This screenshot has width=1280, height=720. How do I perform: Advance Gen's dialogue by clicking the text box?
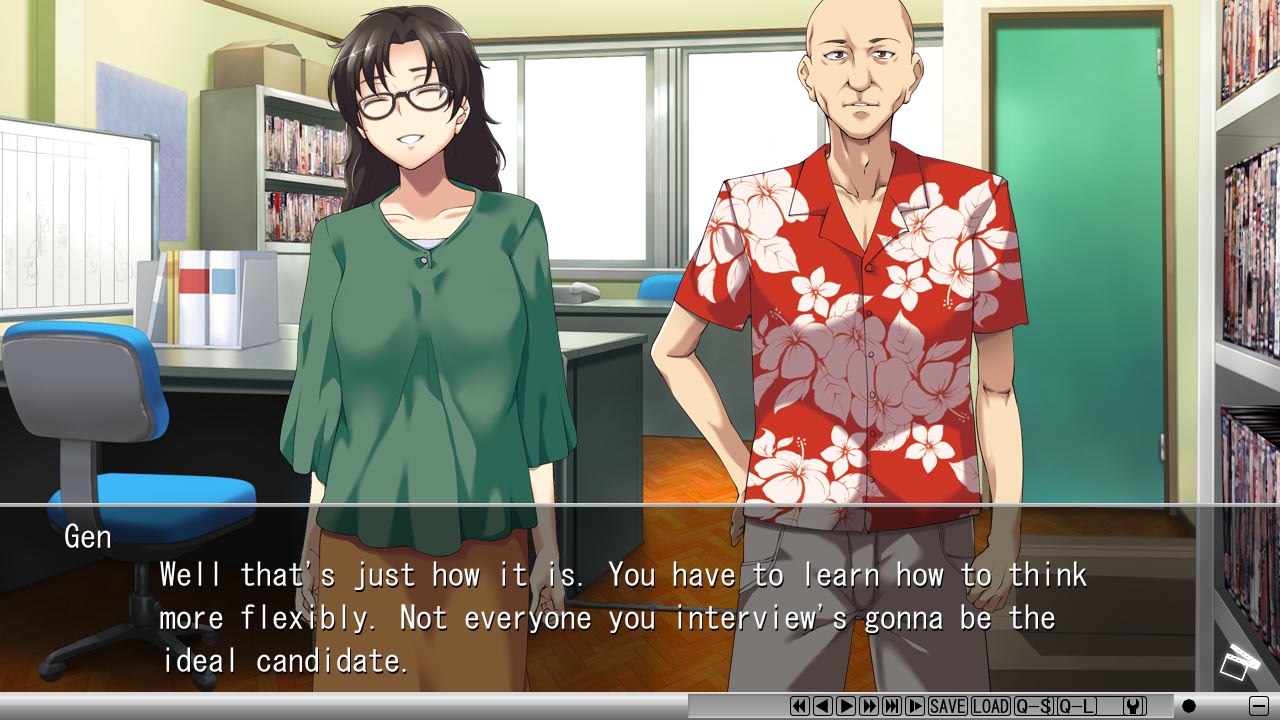coord(620,617)
